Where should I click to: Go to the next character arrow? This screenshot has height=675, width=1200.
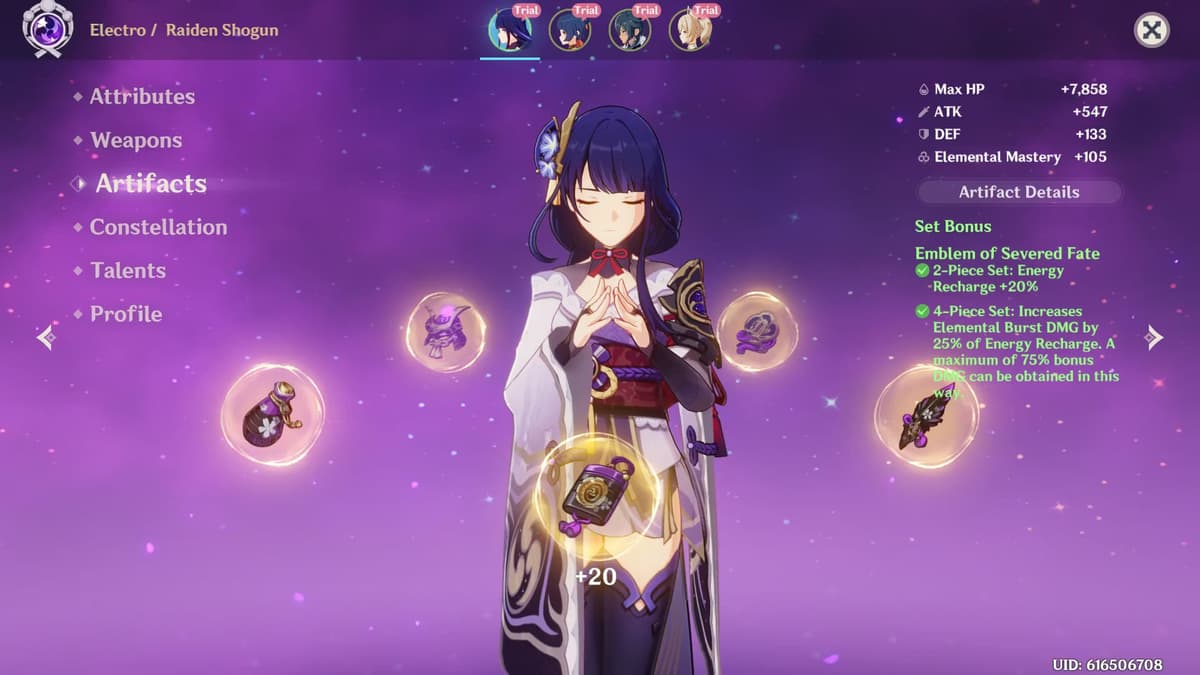1154,337
